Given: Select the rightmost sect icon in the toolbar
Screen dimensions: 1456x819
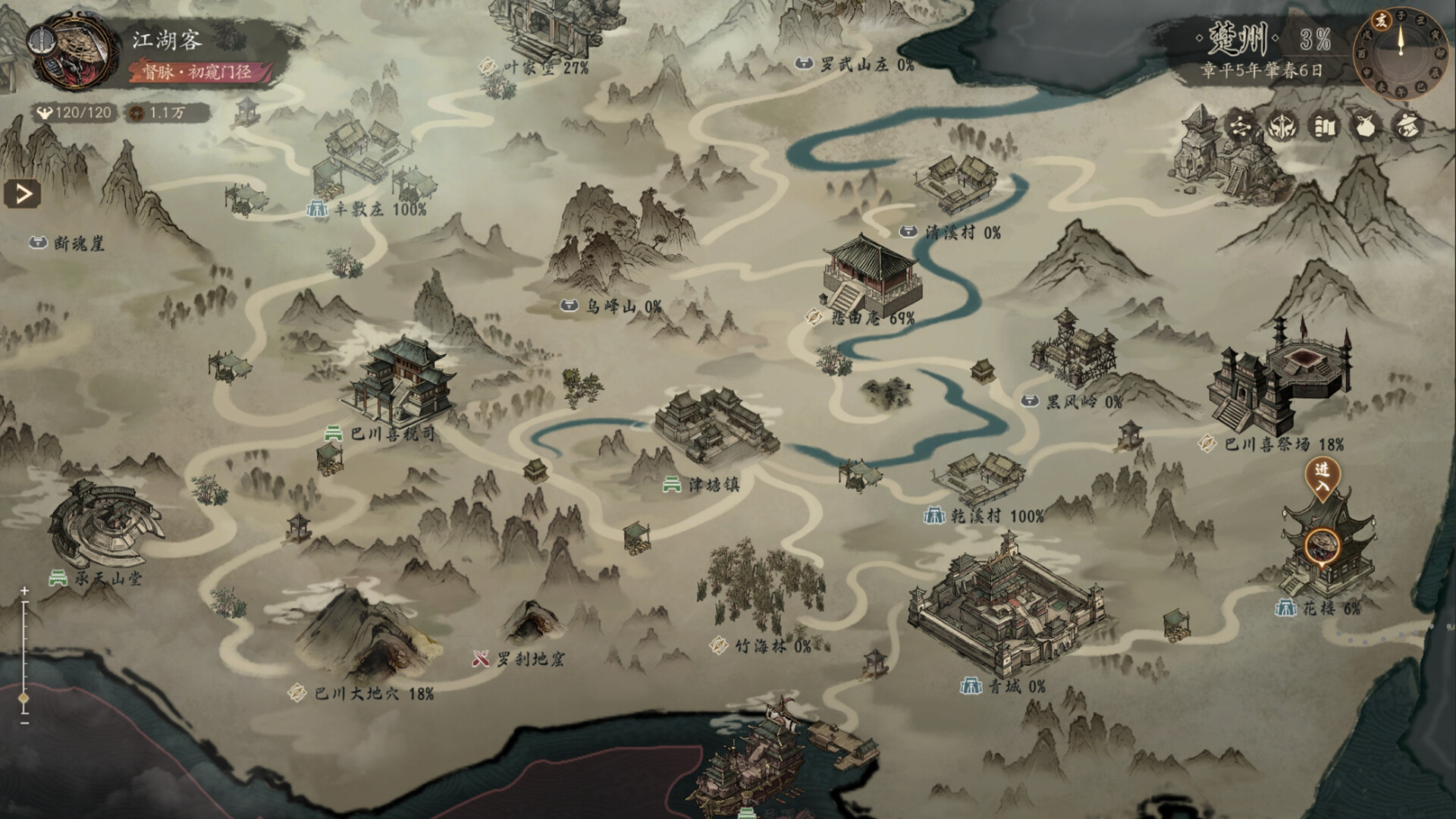Looking at the screenshot, I should (1407, 127).
